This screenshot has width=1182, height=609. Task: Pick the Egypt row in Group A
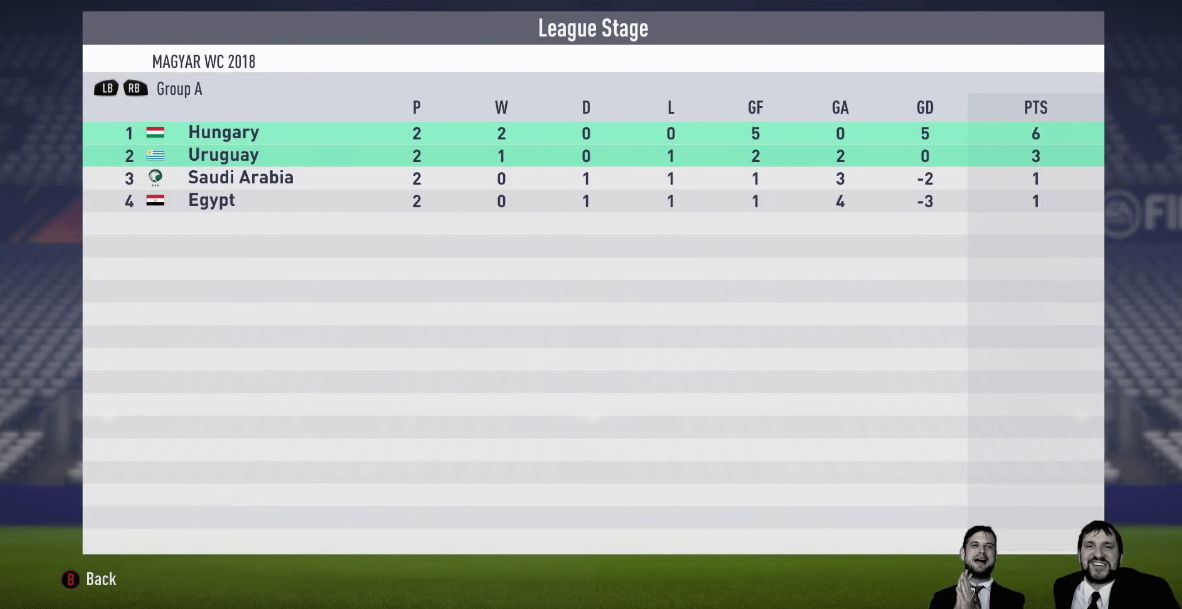(211, 200)
